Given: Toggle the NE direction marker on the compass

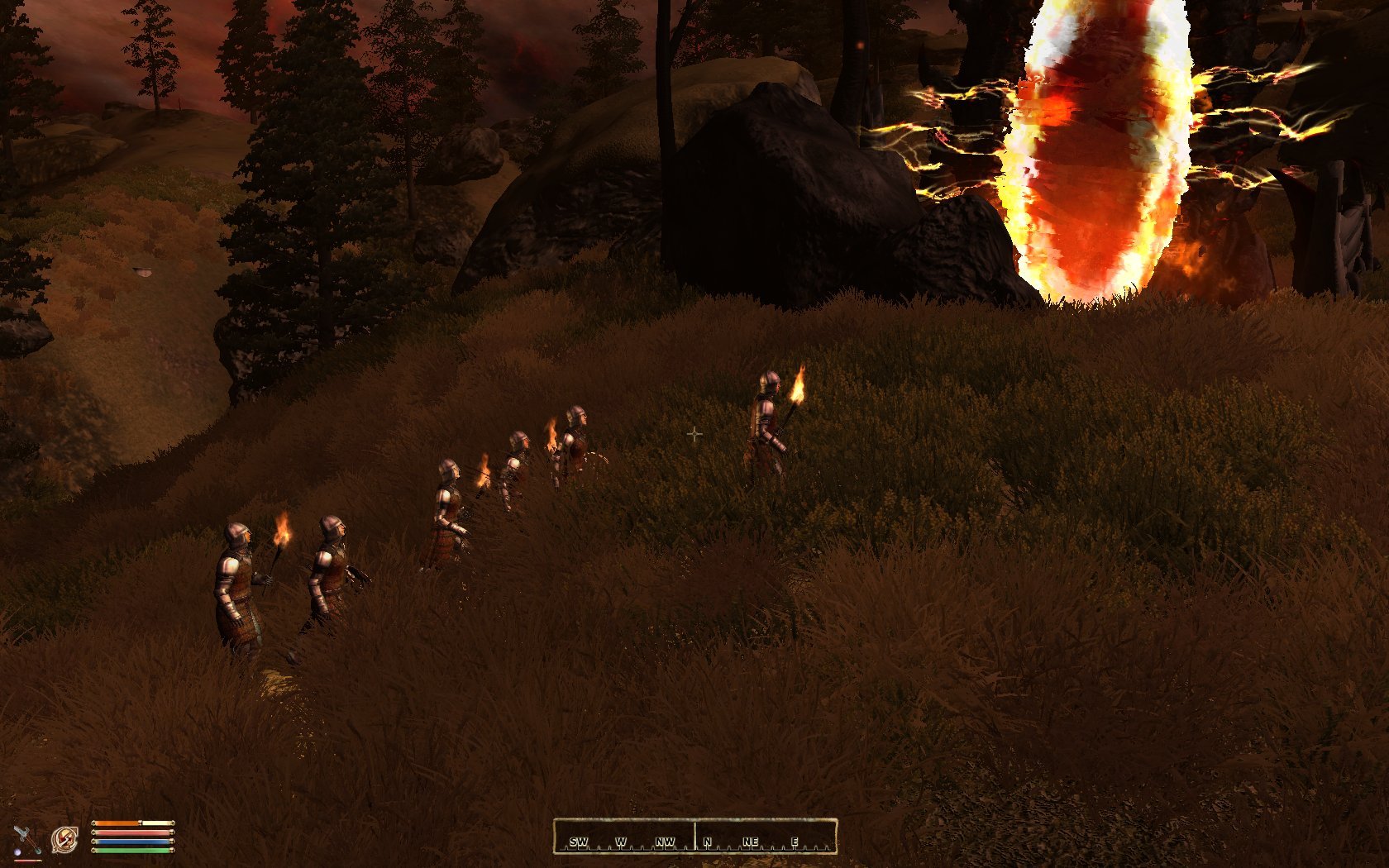Looking at the screenshot, I should pyautogui.click(x=751, y=841).
